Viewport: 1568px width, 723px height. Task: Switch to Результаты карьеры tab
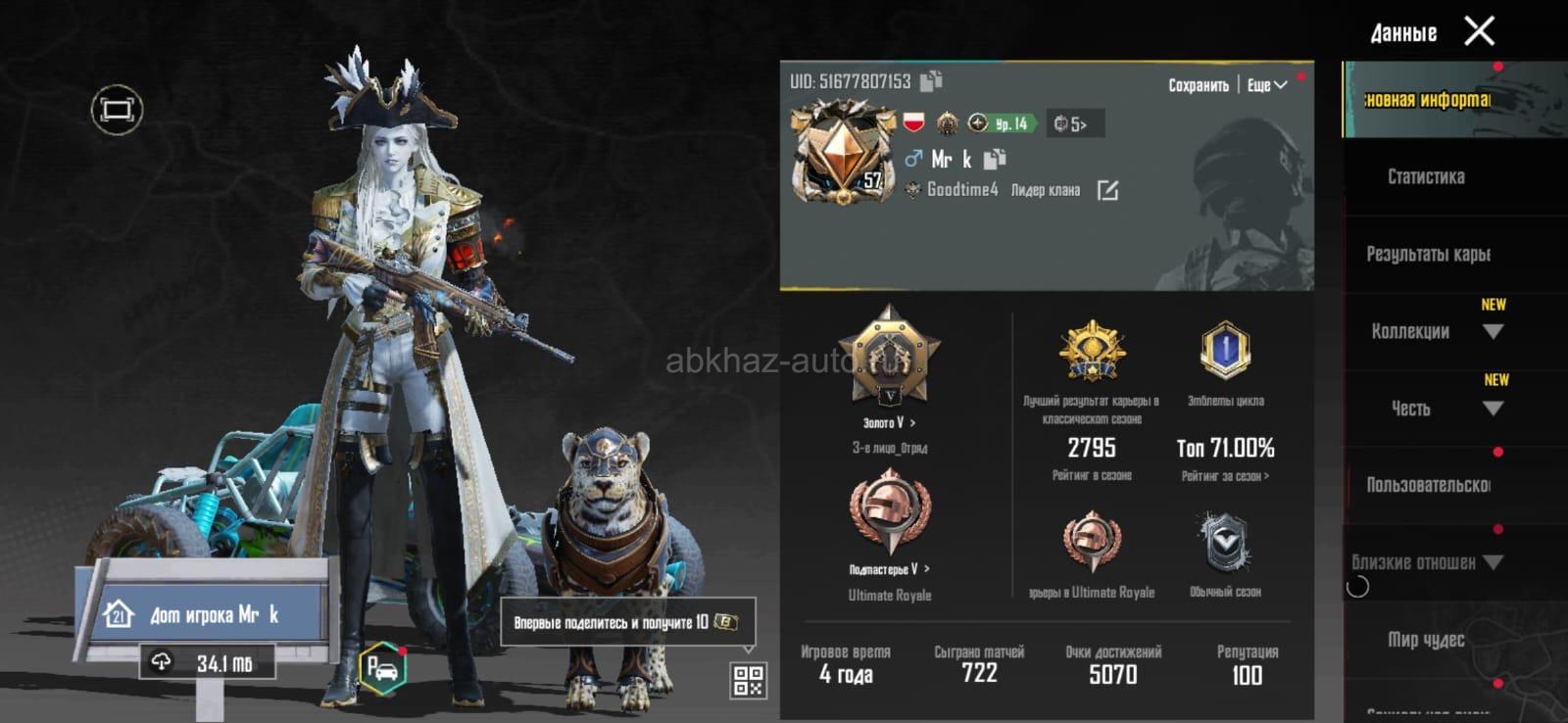[1428, 255]
